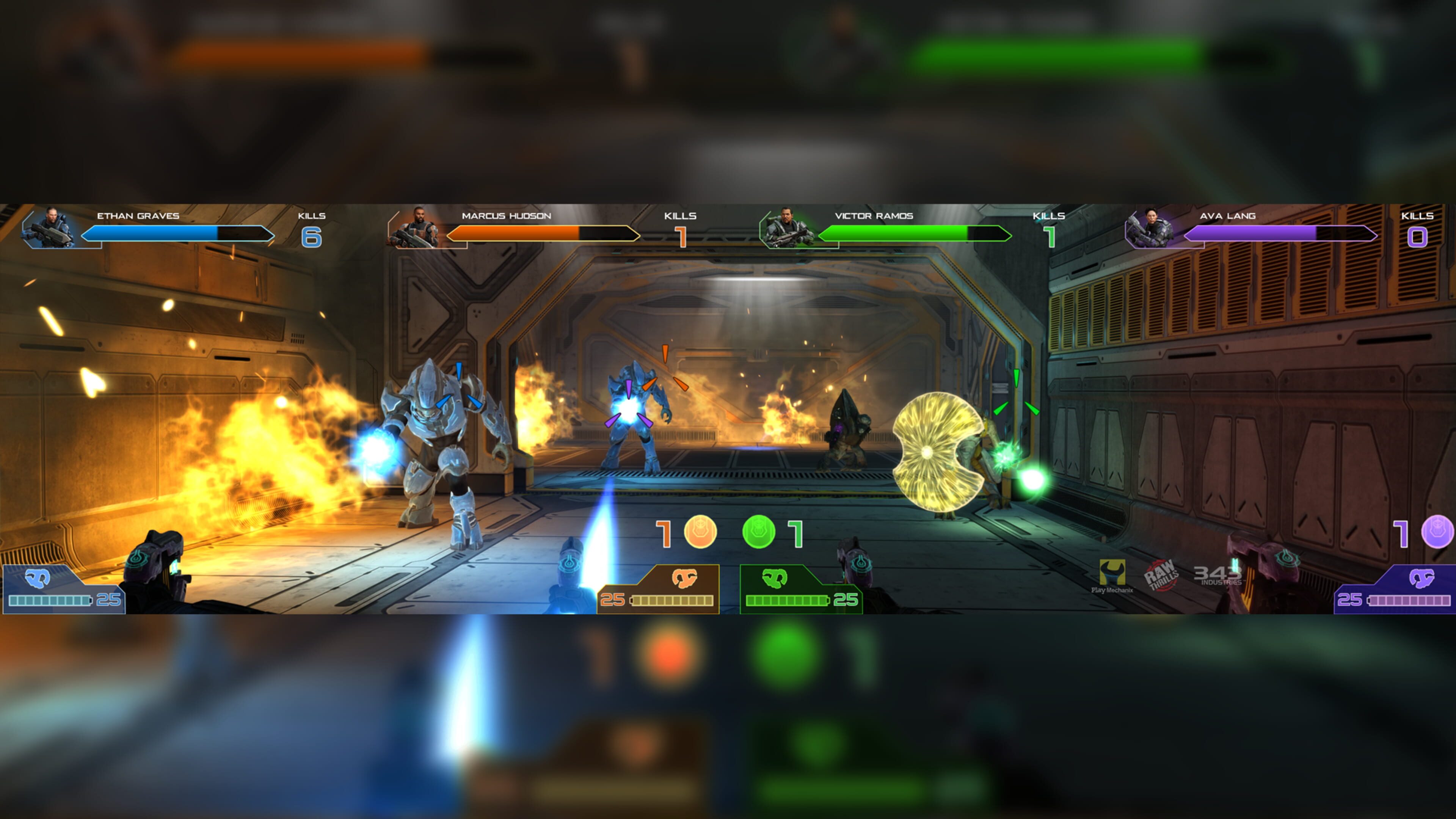Click the blue player's weapon icon
Viewport: 1456px width, 819px height.
point(37,577)
